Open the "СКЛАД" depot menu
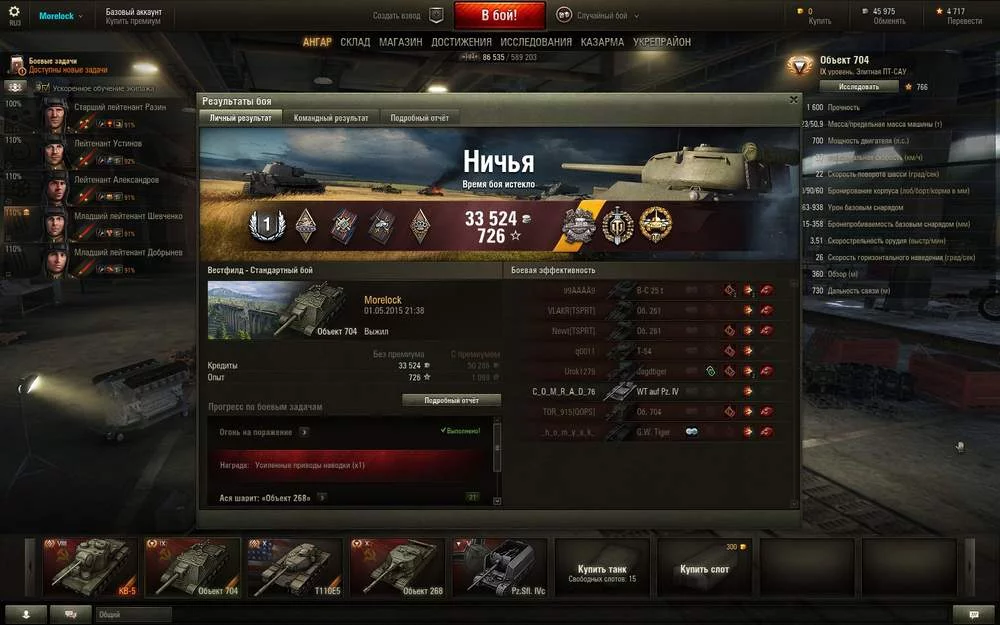The image size is (1000, 625). [x=355, y=42]
